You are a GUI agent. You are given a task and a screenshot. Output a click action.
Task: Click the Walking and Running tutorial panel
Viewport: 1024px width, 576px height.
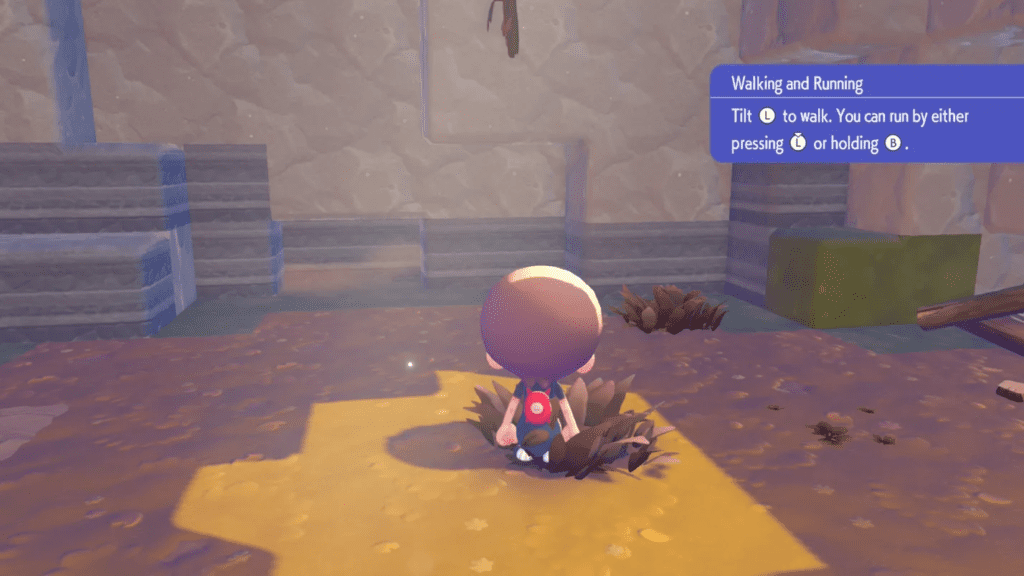(x=866, y=114)
